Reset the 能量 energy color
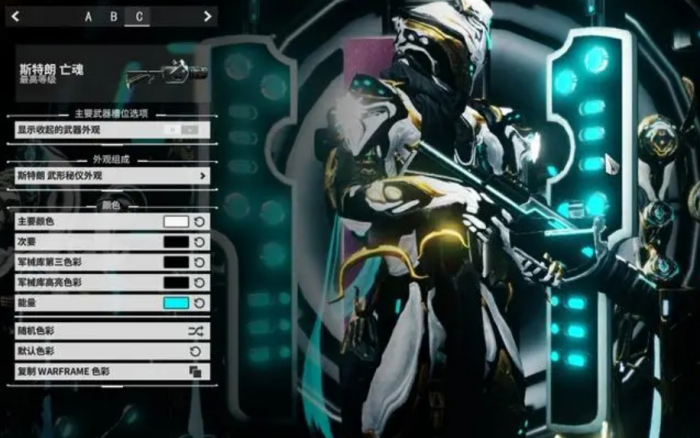The image size is (700, 438). (199, 303)
